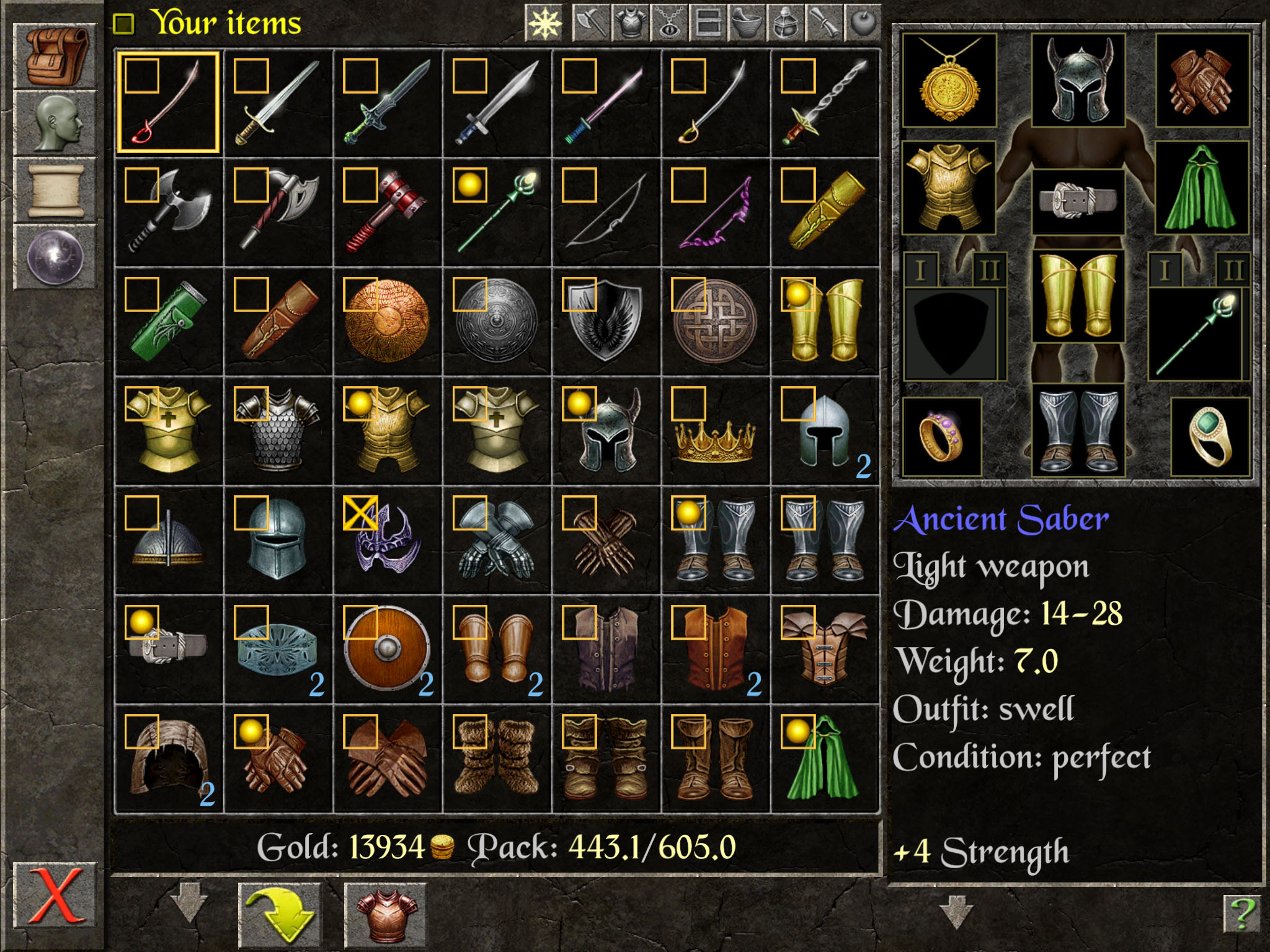Close the inventory with the red X
Image resolution: width=1270 pixels, height=952 pixels.
click(55, 895)
